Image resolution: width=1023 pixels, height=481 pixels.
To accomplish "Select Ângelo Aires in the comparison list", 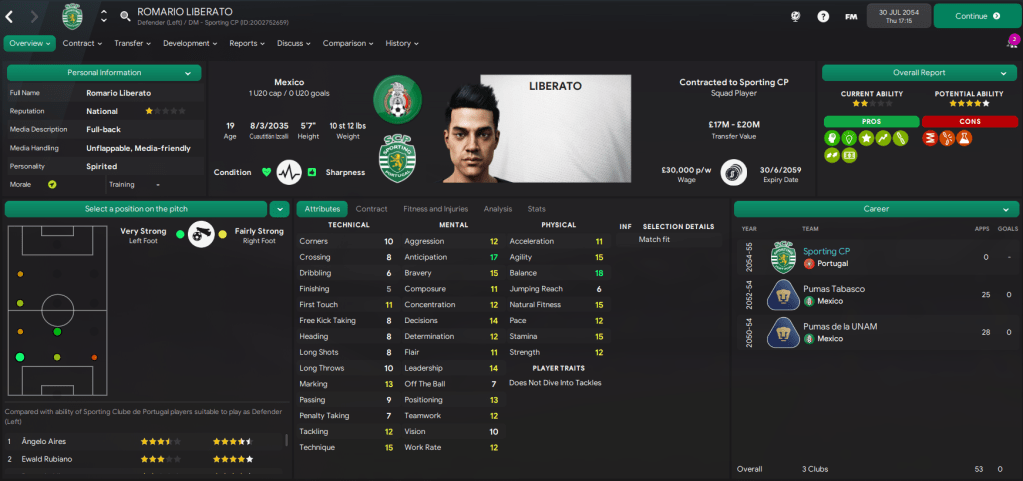I will tap(45, 440).
